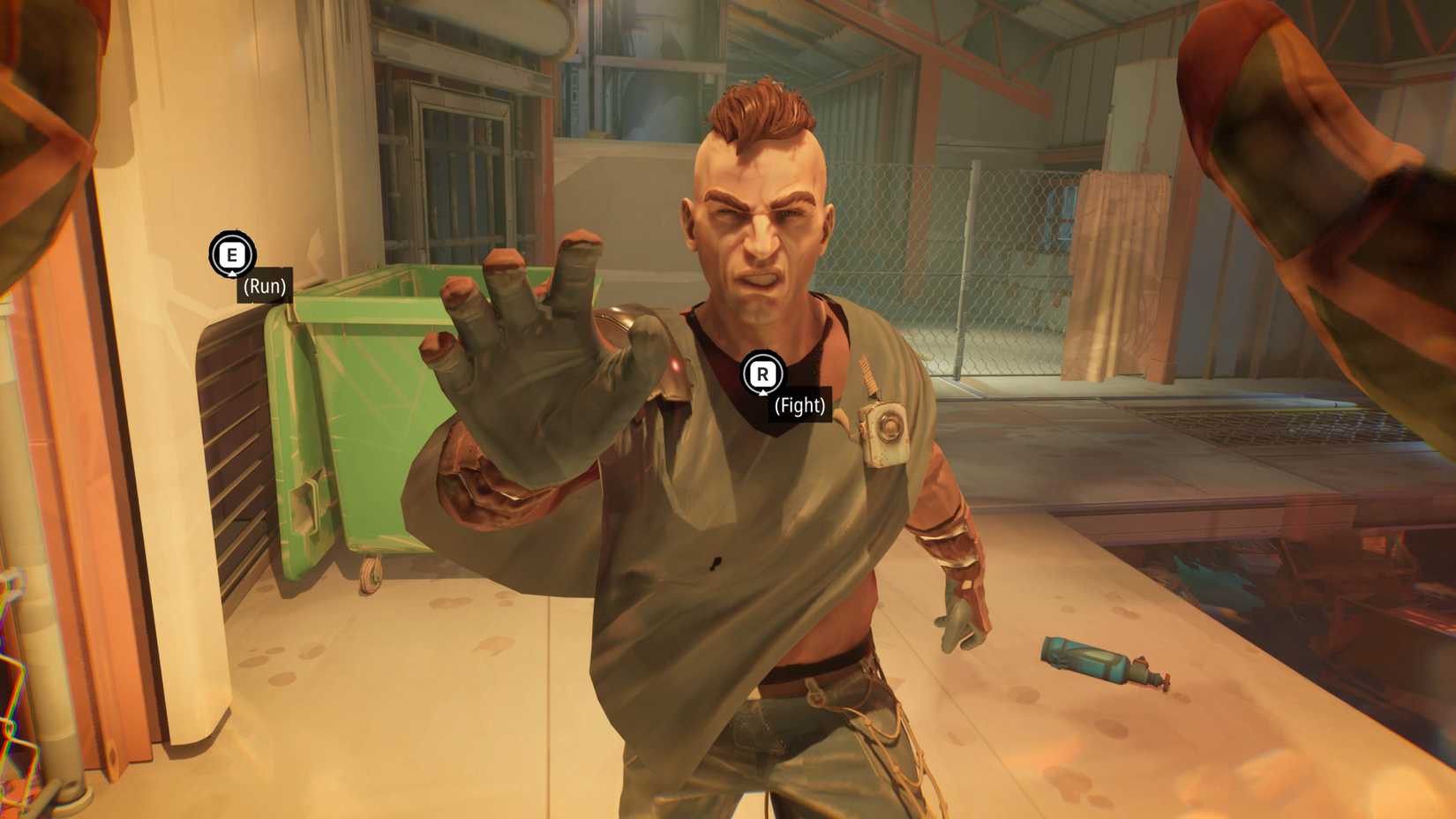The image size is (1456, 819).
Task: Click the dark circle on the Fight prompt
Action: pos(764,374)
